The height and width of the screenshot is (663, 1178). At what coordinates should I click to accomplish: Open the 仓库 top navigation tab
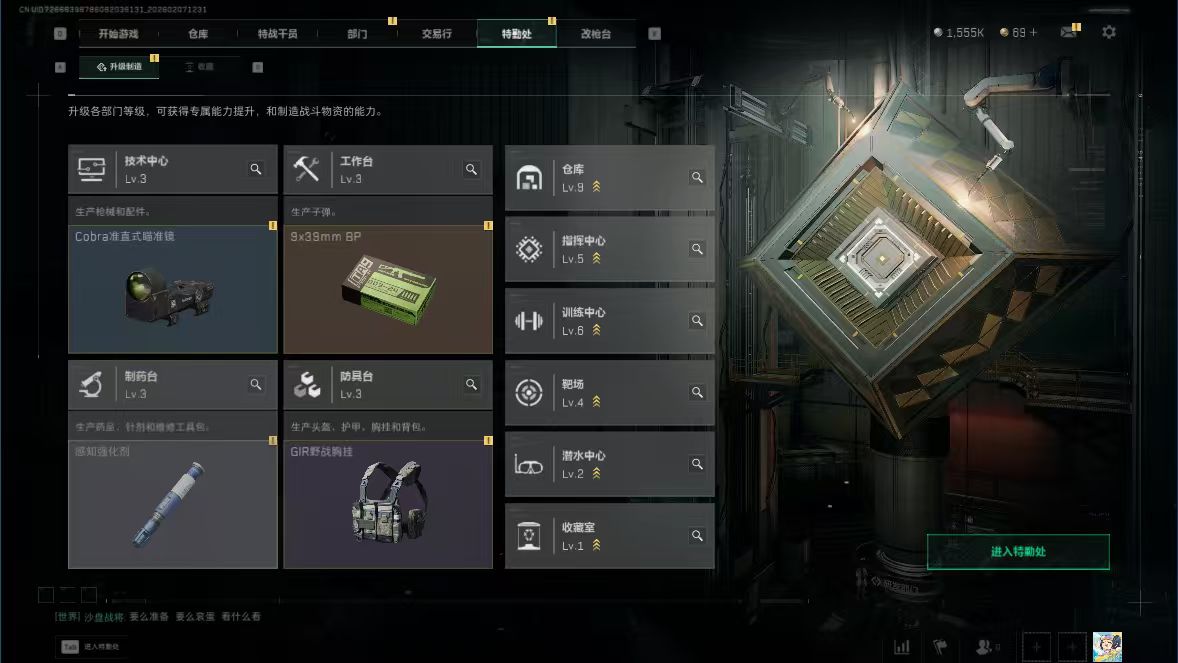[x=198, y=33]
